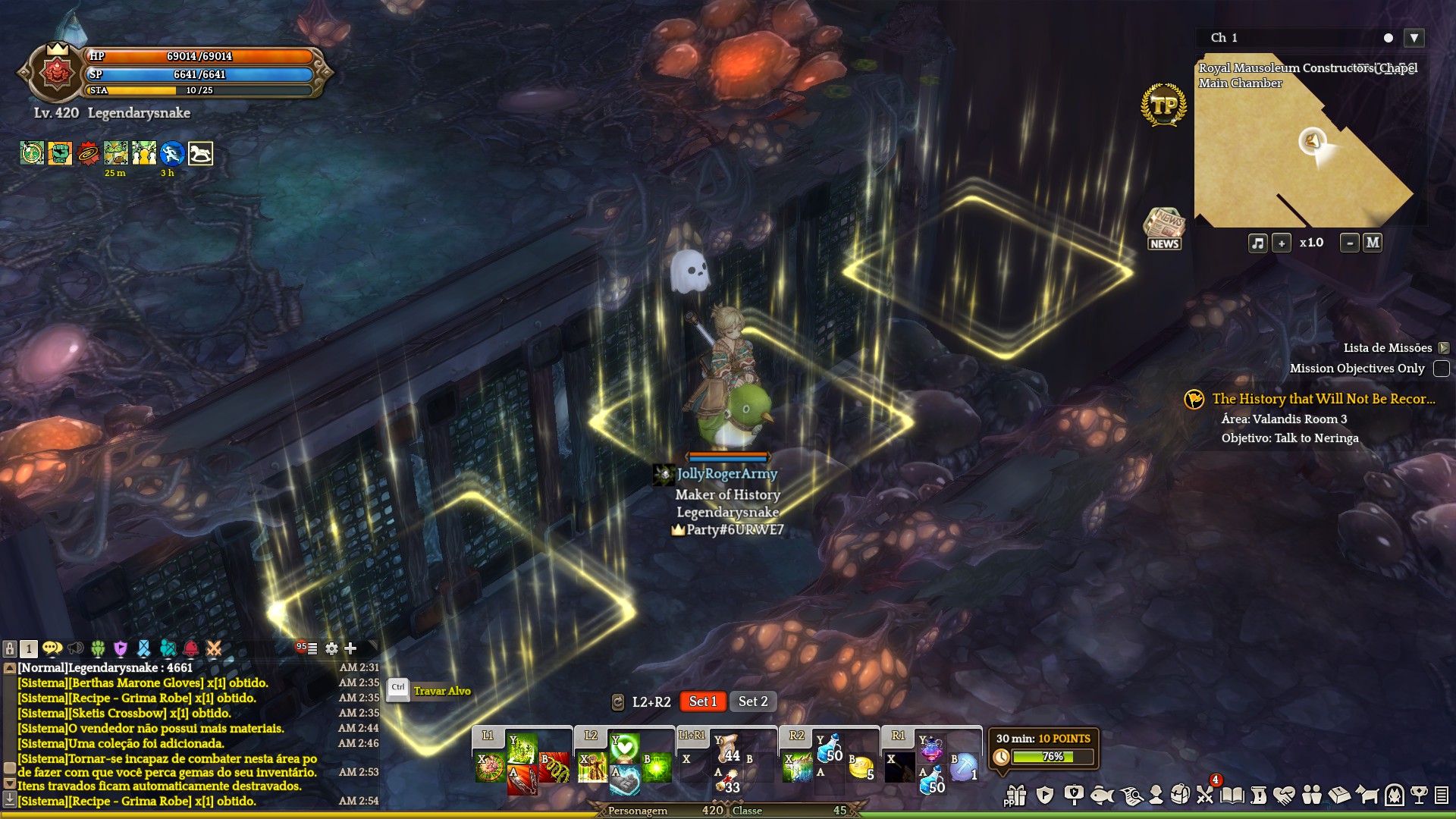The image size is (1456, 819).
Task: Toggle the music note button
Action: 1257,243
